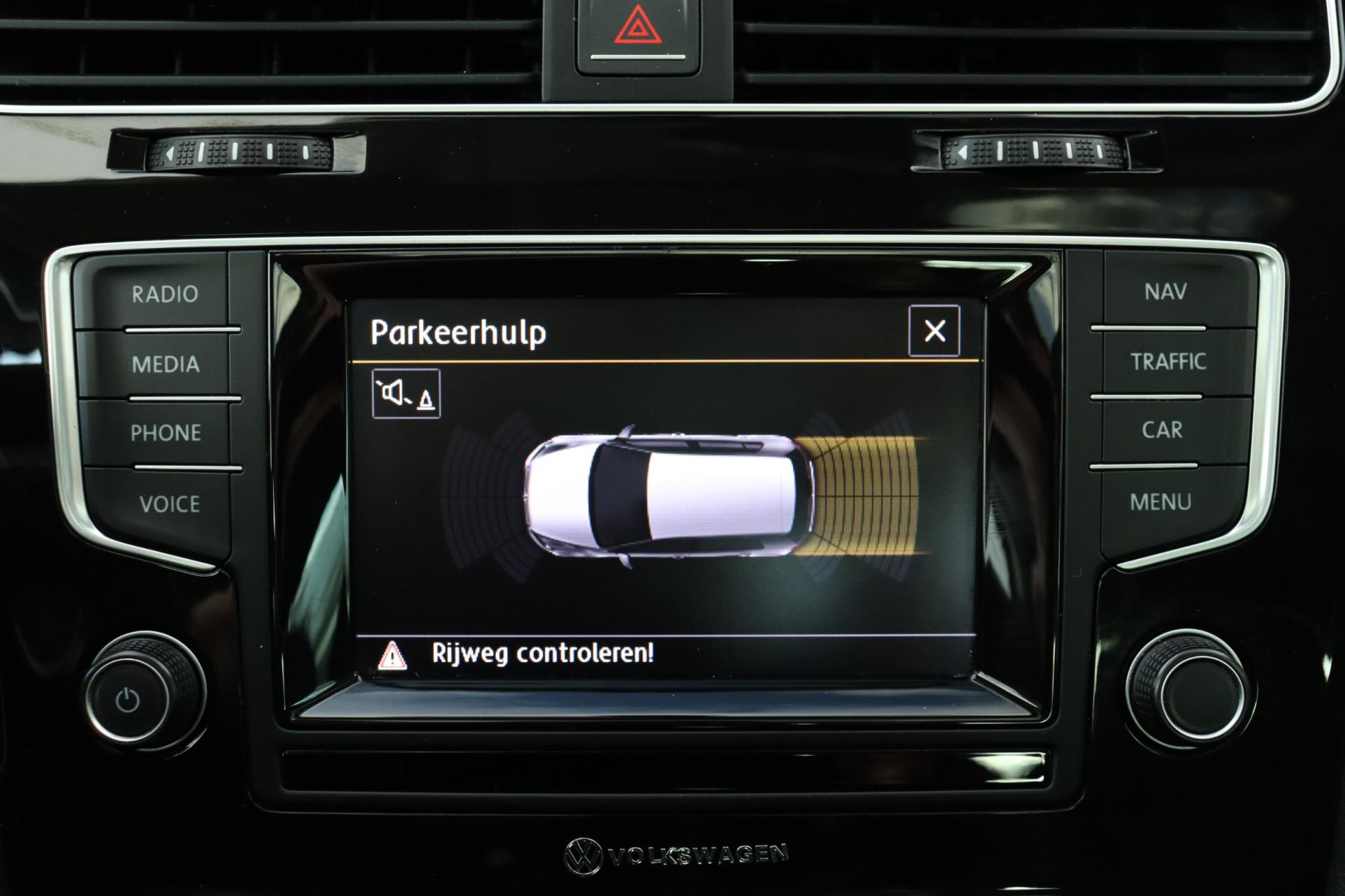This screenshot has height=896, width=1345.
Task: Close the Parkeerhulp screen
Action: point(934,331)
